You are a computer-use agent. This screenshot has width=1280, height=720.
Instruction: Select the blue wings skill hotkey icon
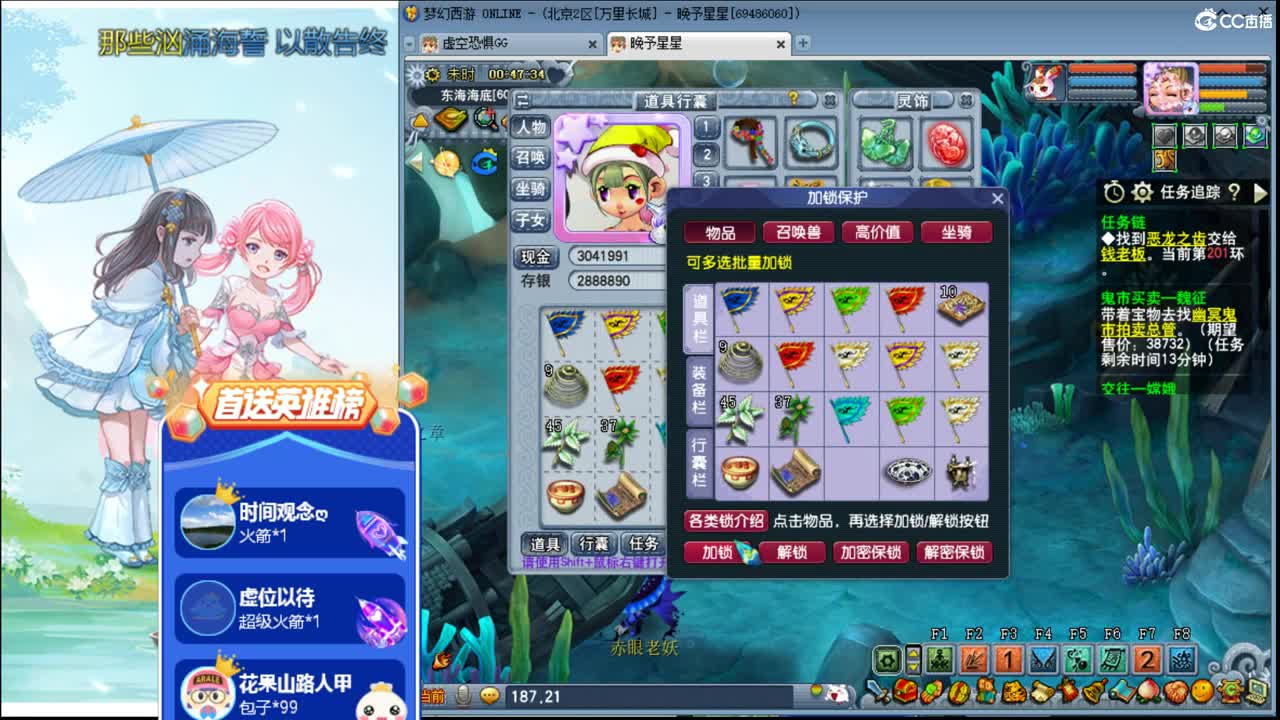coord(1044,659)
